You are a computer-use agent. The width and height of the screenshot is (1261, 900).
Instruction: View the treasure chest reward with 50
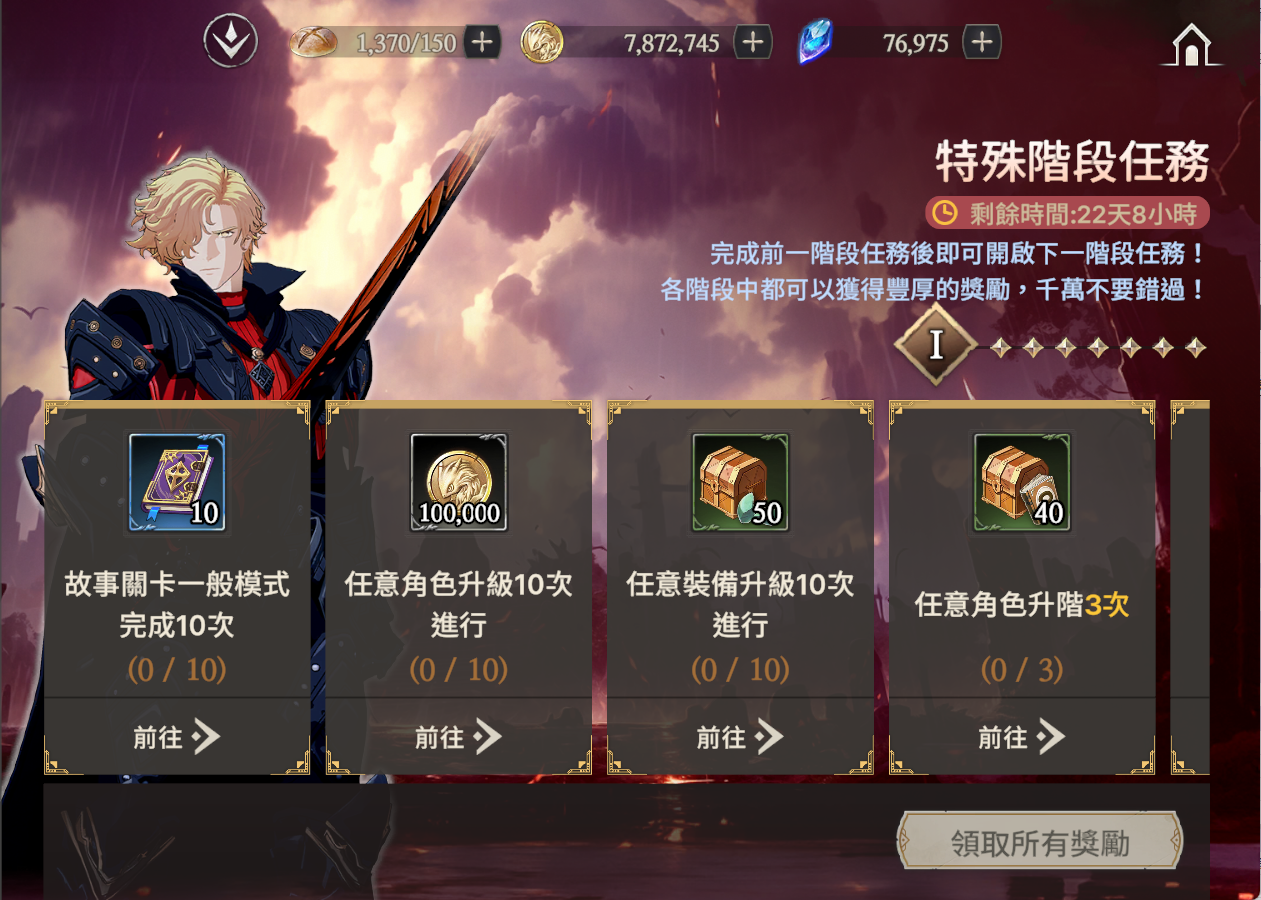[x=741, y=482]
